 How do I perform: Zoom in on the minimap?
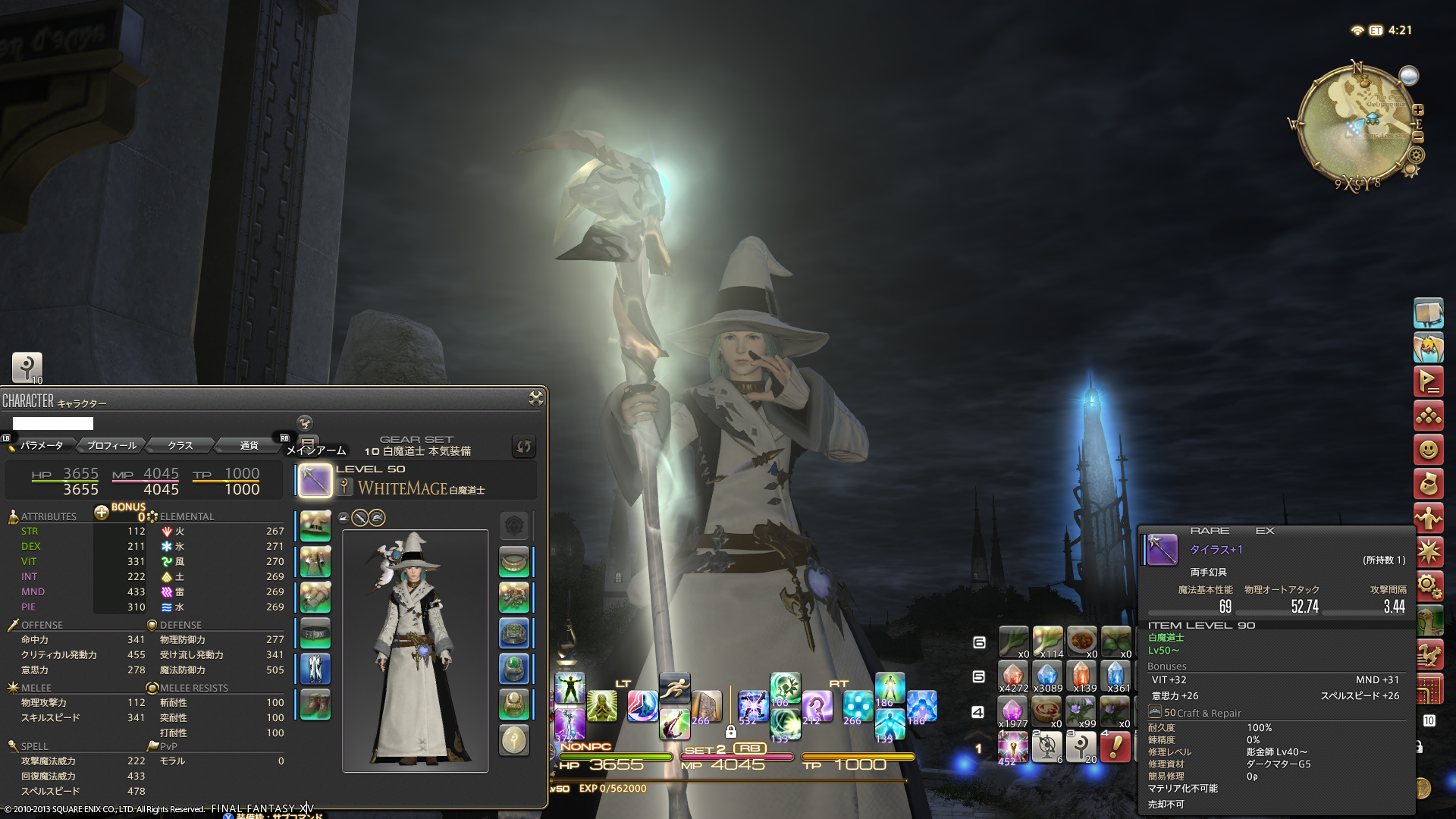[1418, 110]
